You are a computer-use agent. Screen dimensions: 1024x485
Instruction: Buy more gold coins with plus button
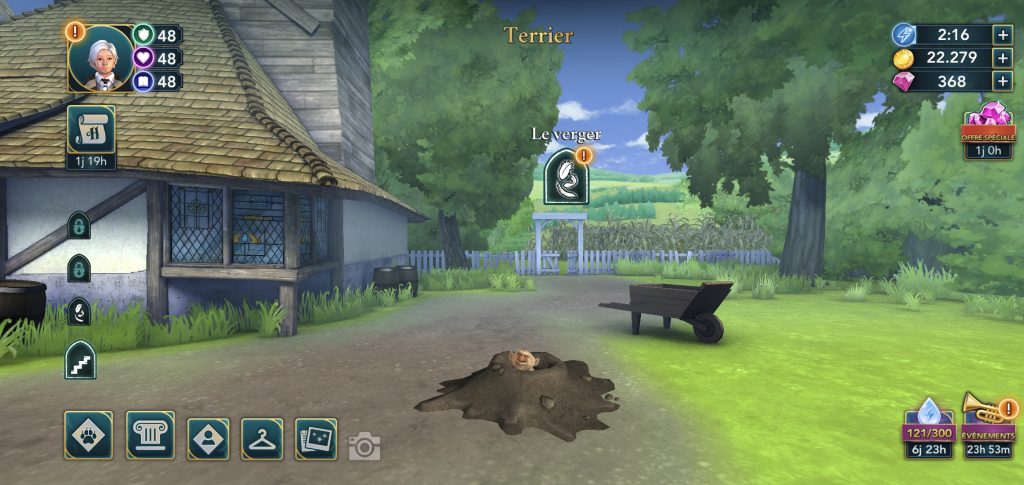pyautogui.click(x=1003, y=58)
